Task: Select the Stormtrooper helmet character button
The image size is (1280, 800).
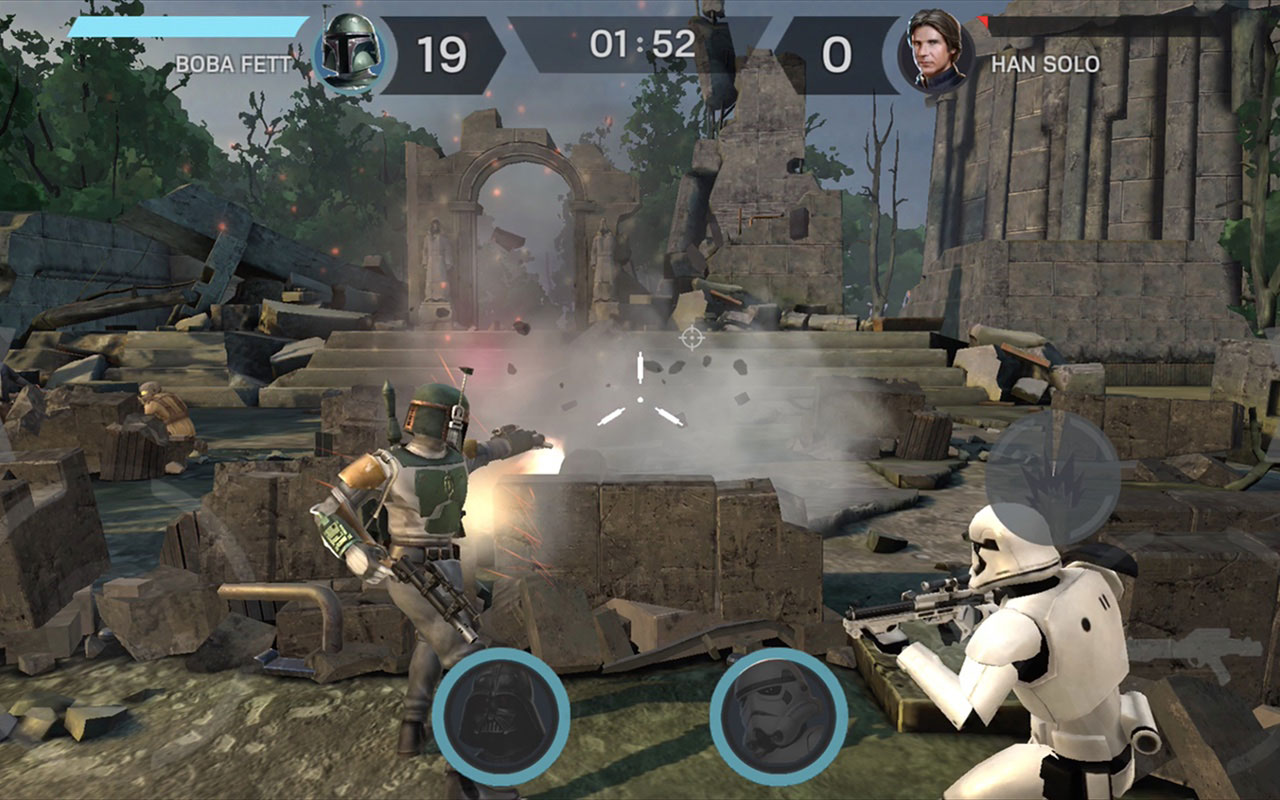Action: click(x=778, y=716)
